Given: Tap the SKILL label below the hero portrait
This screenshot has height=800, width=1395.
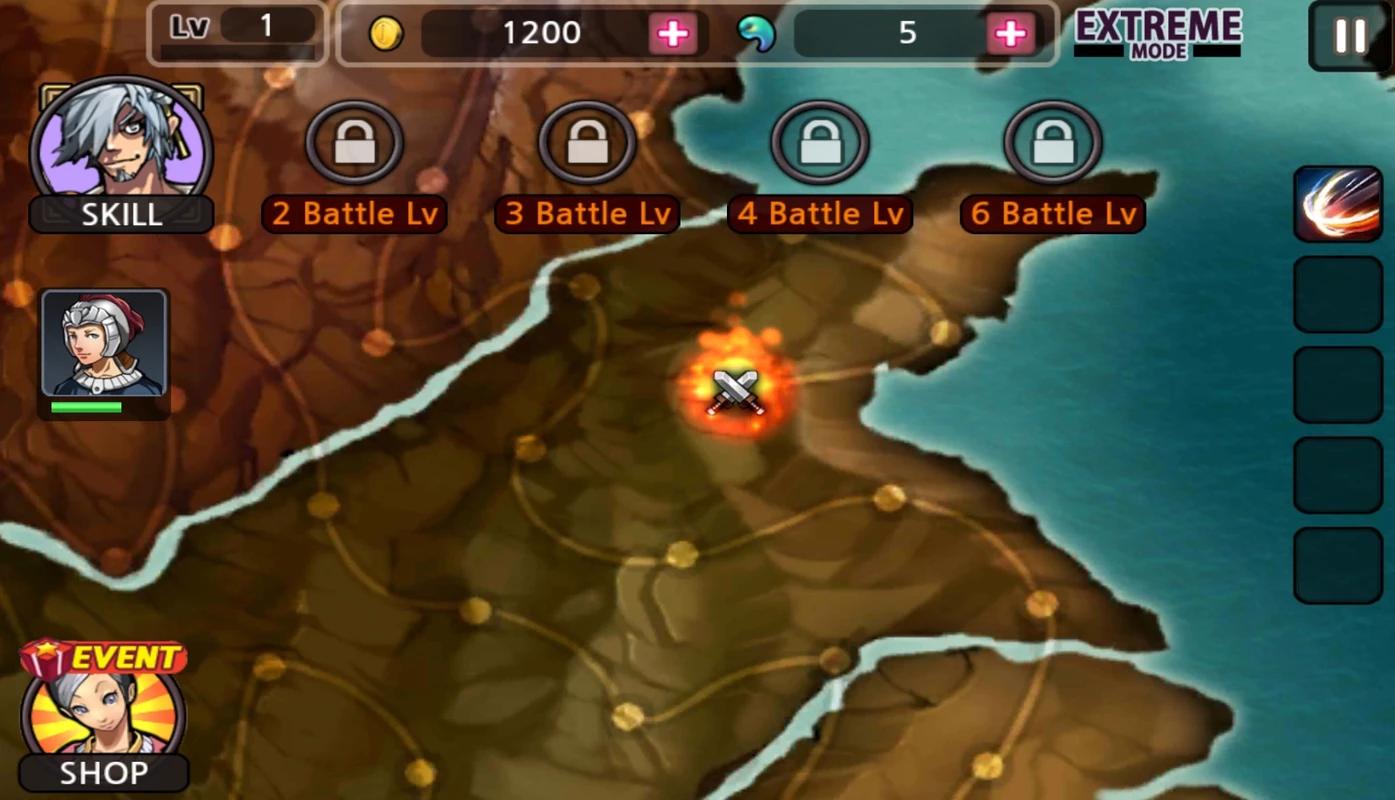Looking at the screenshot, I should 121,215.
